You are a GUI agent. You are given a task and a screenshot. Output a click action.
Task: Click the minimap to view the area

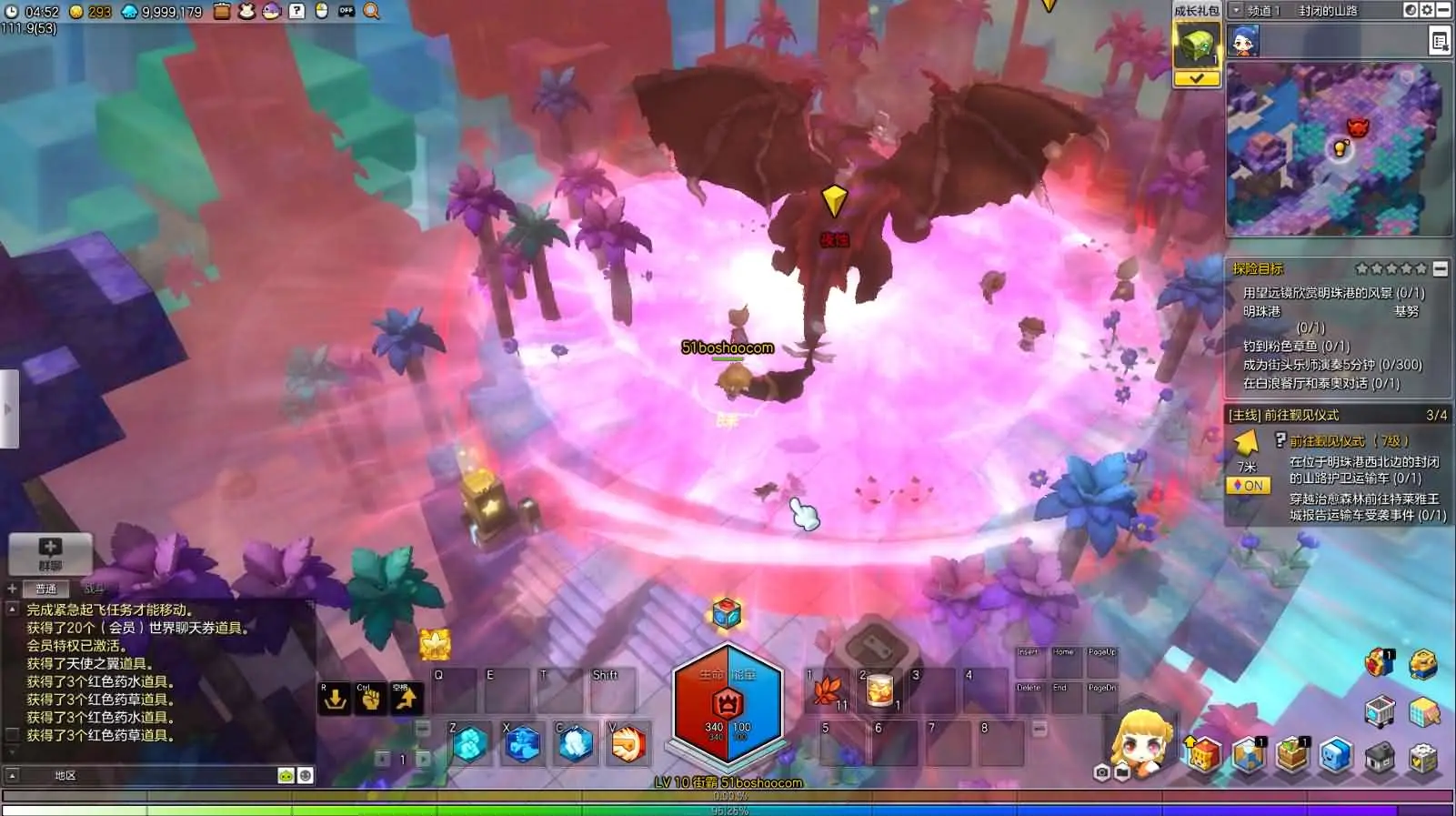click(1337, 148)
